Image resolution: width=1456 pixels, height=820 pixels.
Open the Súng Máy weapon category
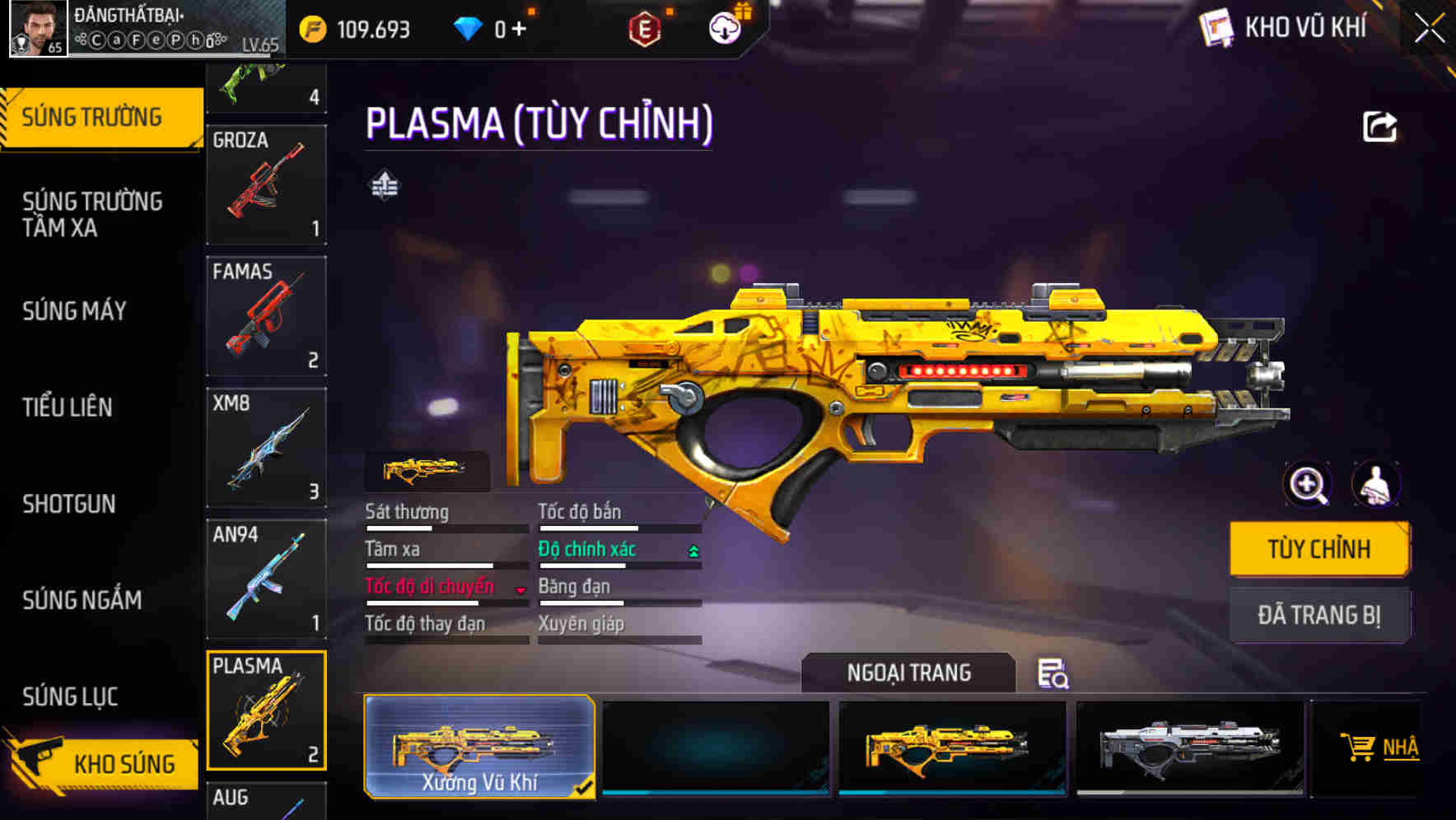coord(75,311)
